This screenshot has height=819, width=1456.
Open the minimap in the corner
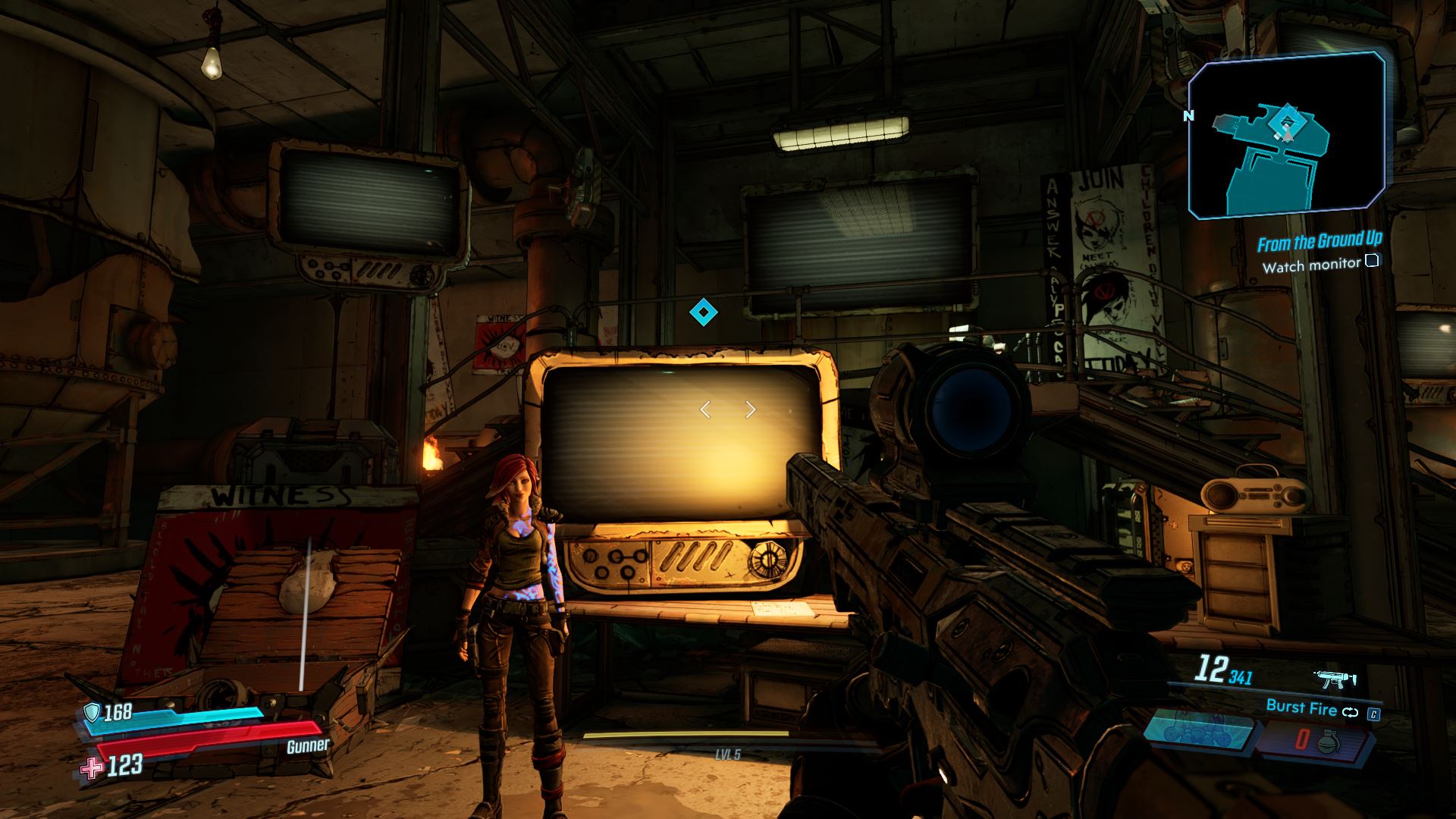pyautogui.click(x=1286, y=135)
